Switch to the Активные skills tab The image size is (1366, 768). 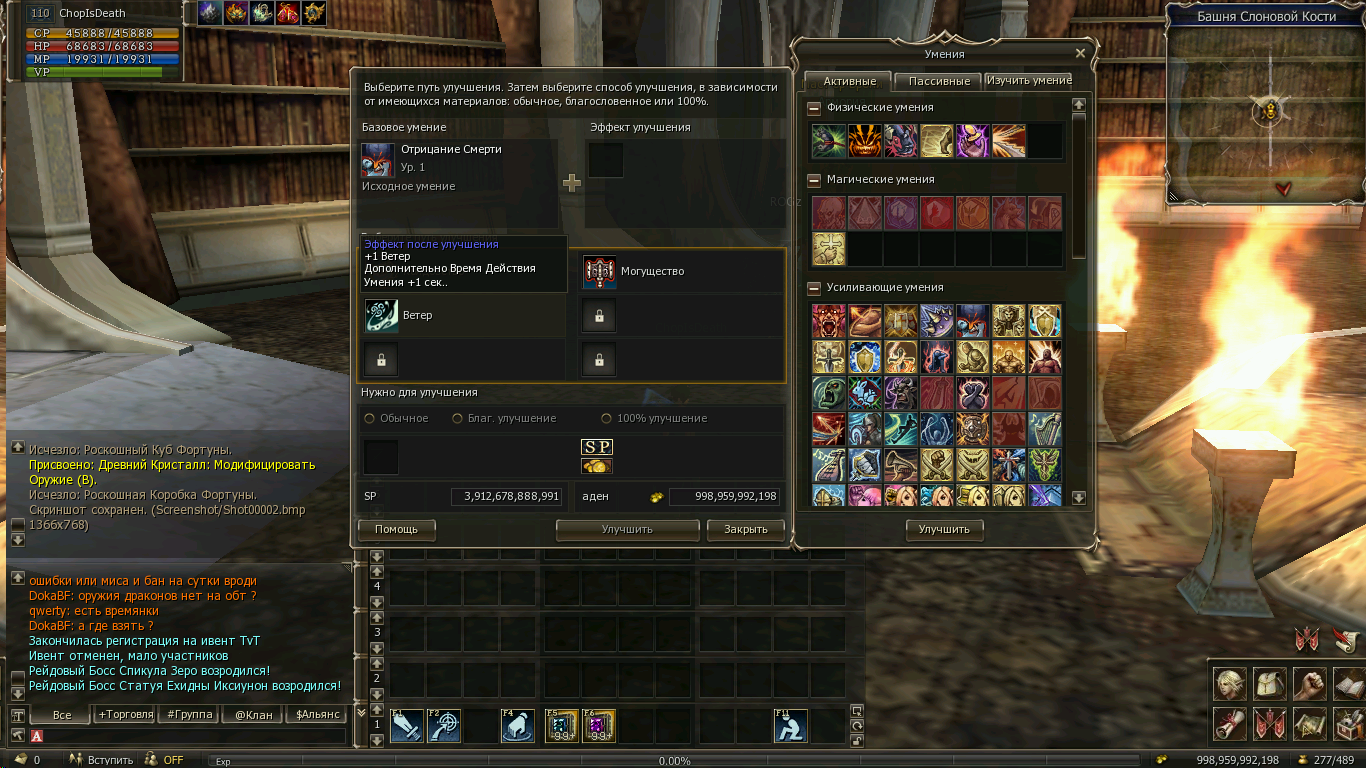(849, 81)
